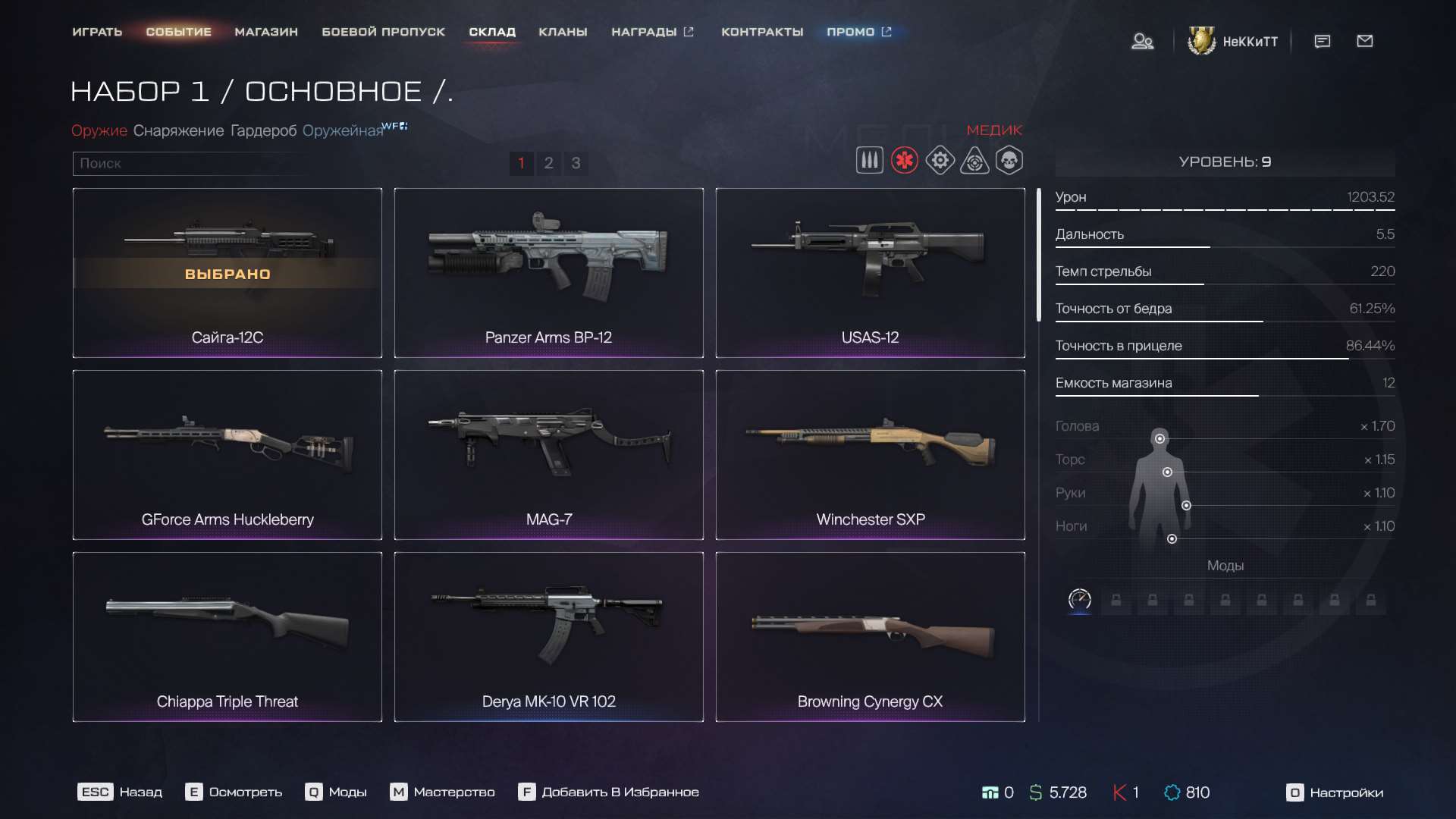Open the chat message icon top right

pyautogui.click(x=1322, y=42)
